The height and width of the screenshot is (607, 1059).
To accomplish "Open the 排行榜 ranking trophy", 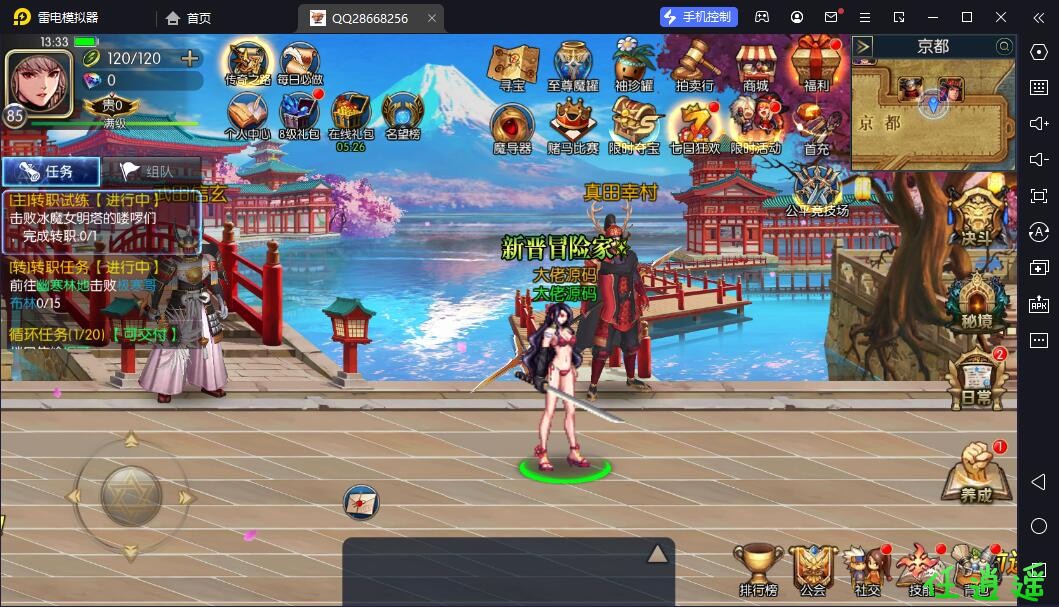I will [x=757, y=571].
